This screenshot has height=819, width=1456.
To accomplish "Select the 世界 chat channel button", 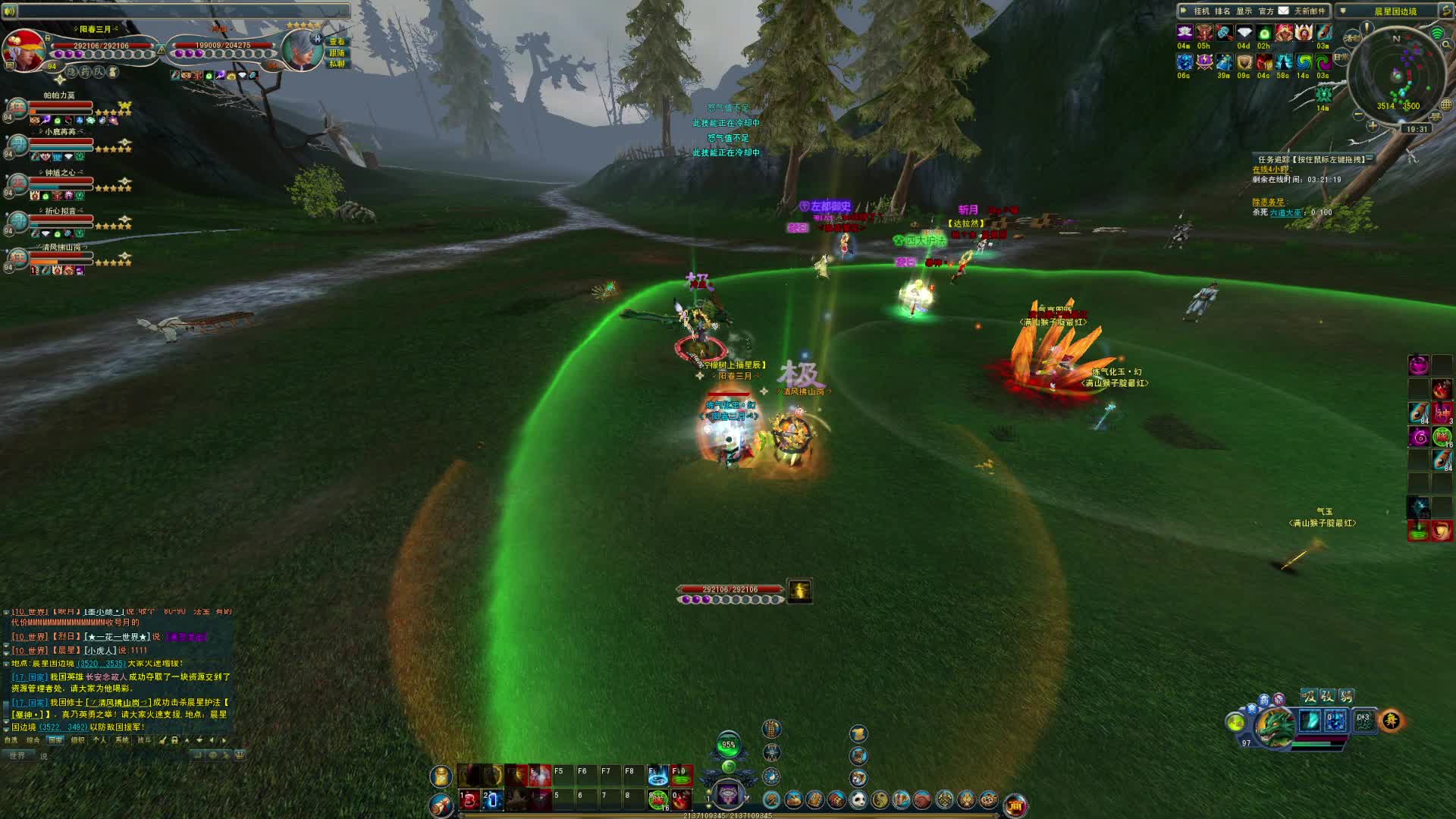I will 17,755.
